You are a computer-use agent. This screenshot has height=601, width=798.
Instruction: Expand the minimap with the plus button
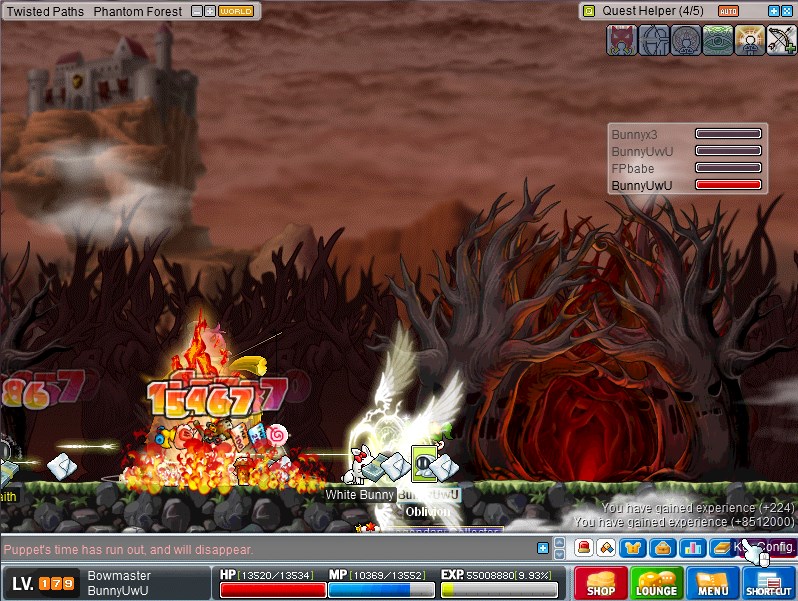pyautogui.click(x=210, y=11)
